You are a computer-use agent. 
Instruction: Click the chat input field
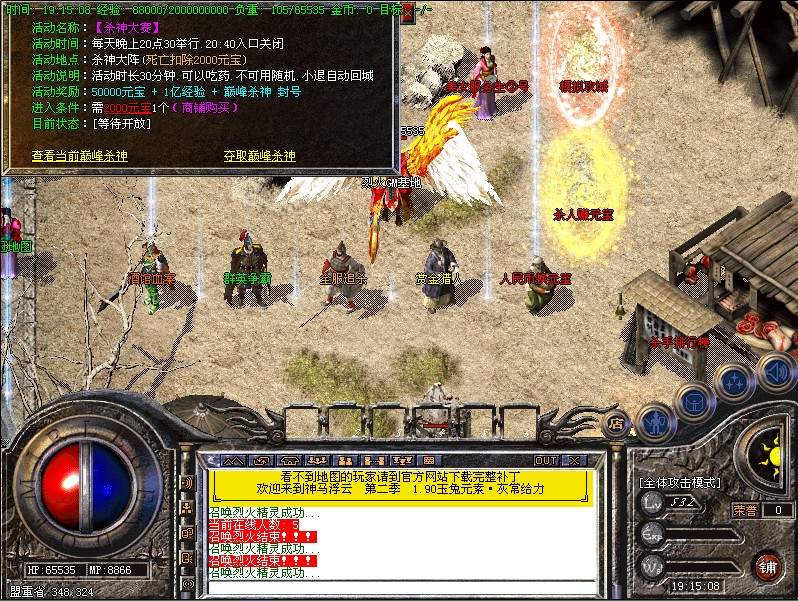coord(400,585)
